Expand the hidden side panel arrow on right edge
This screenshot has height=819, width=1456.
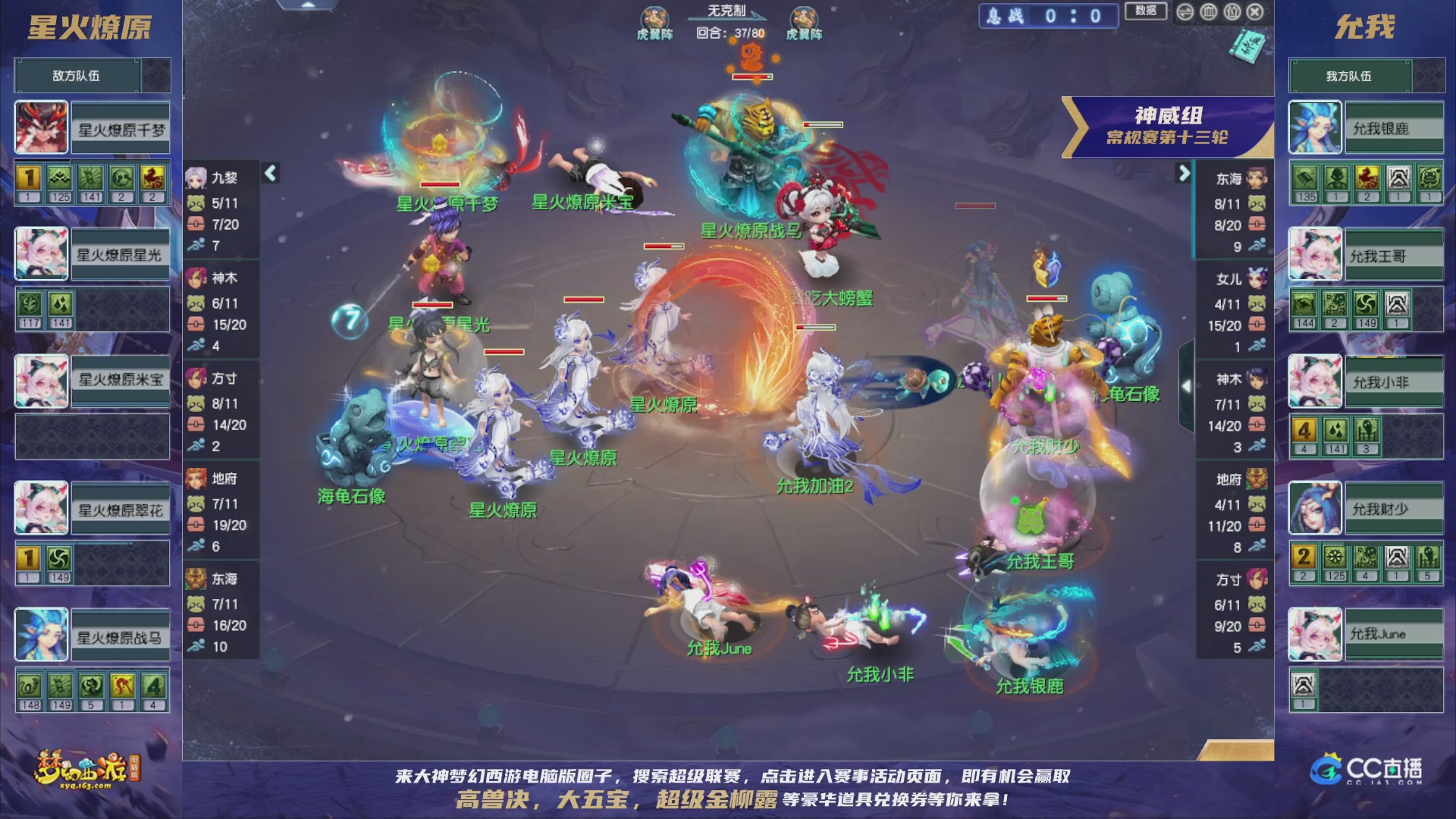pos(1187,387)
